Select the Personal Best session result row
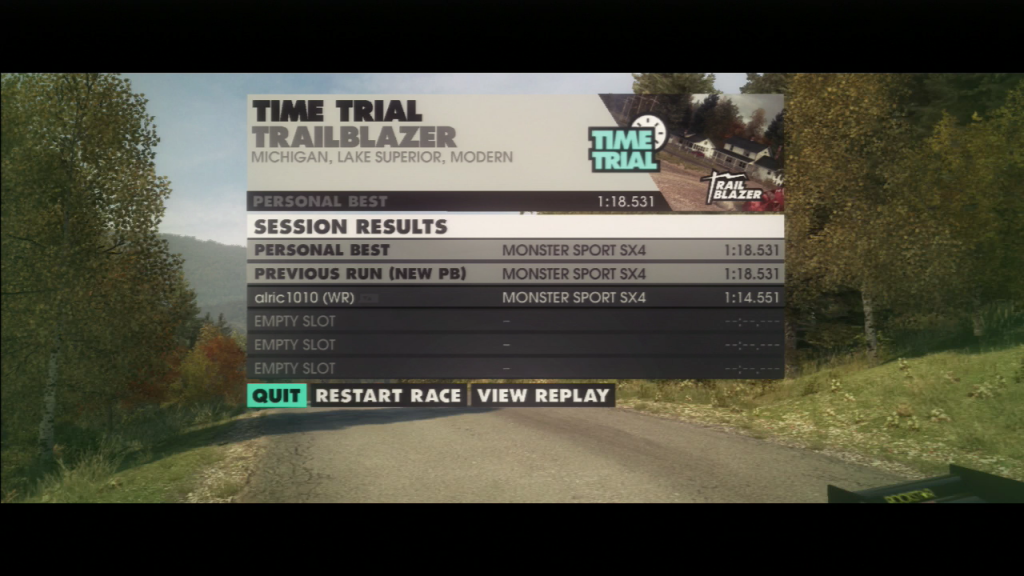The height and width of the screenshot is (576, 1024). [x=515, y=250]
